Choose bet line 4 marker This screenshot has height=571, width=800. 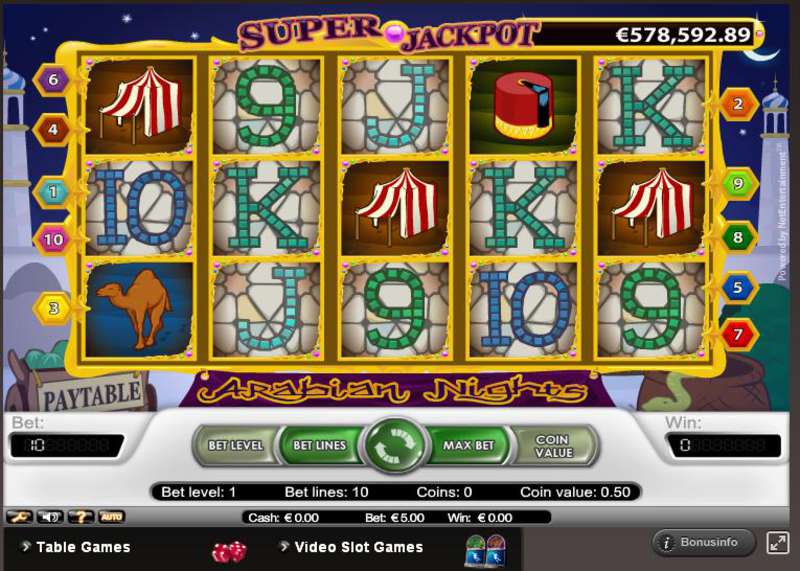pyautogui.click(x=53, y=128)
